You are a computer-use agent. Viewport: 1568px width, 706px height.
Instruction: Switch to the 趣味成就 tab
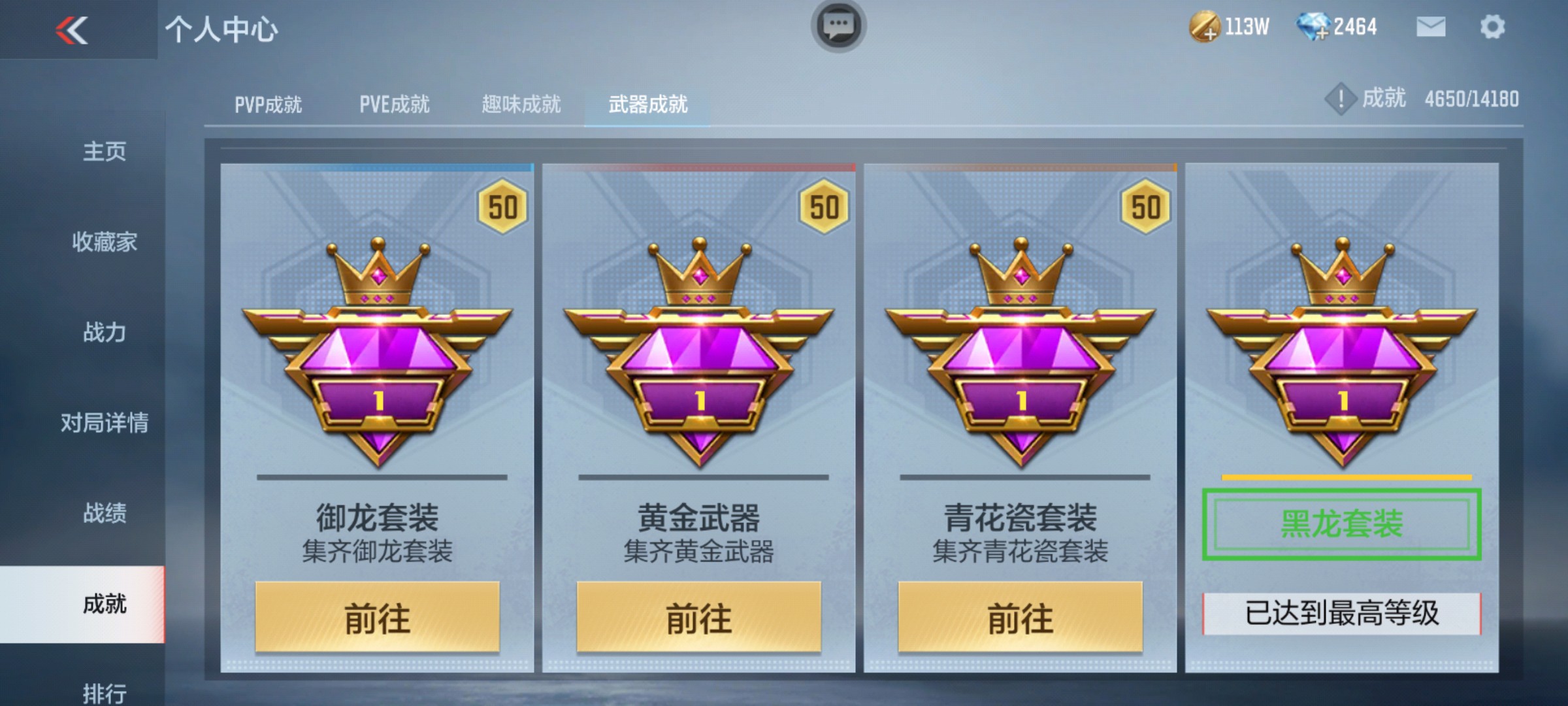tap(523, 103)
